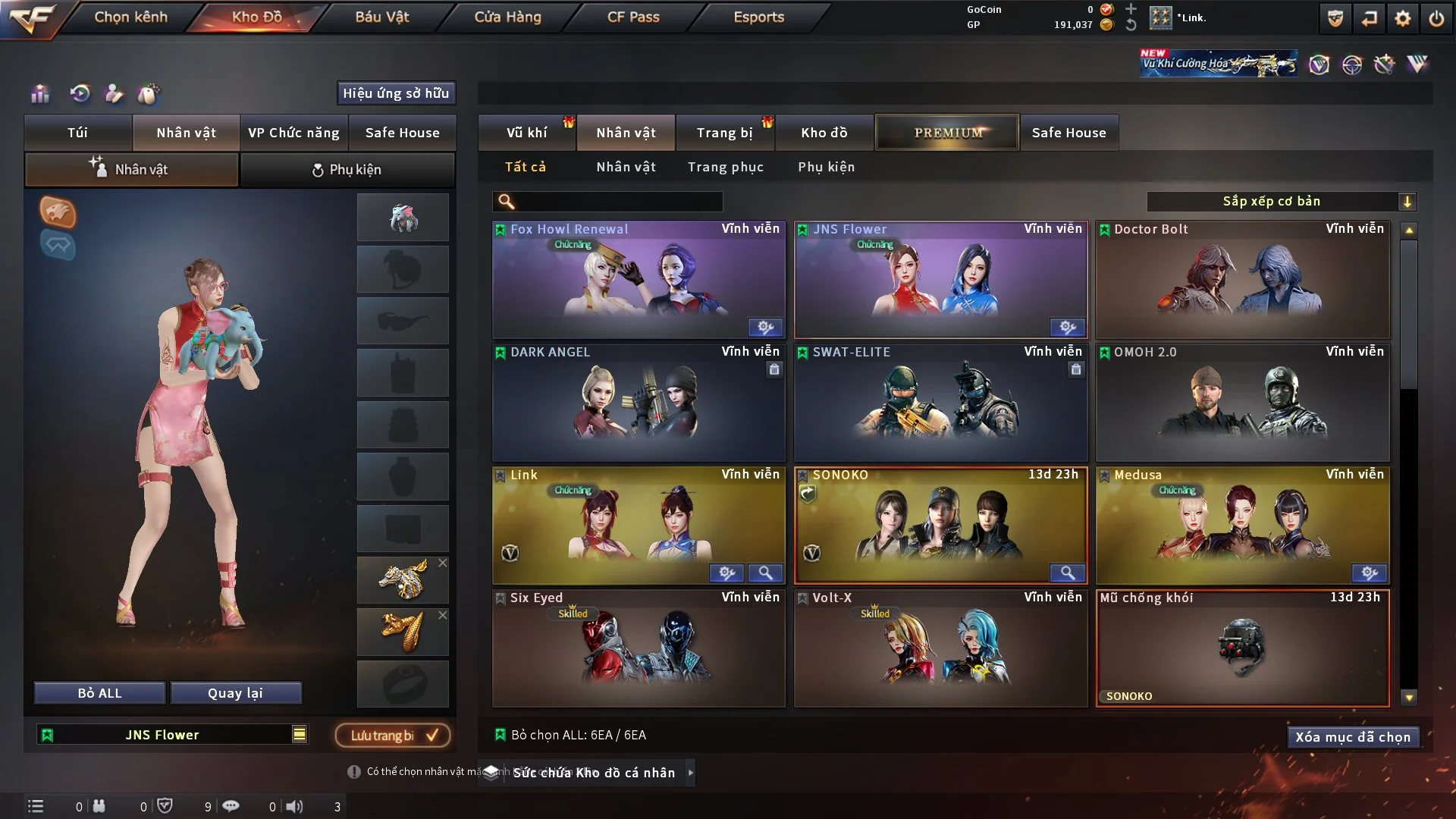The height and width of the screenshot is (819, 1456).
Task: Delete selected items with Xóa mục đã chọn
Action: pos(1352,737)
